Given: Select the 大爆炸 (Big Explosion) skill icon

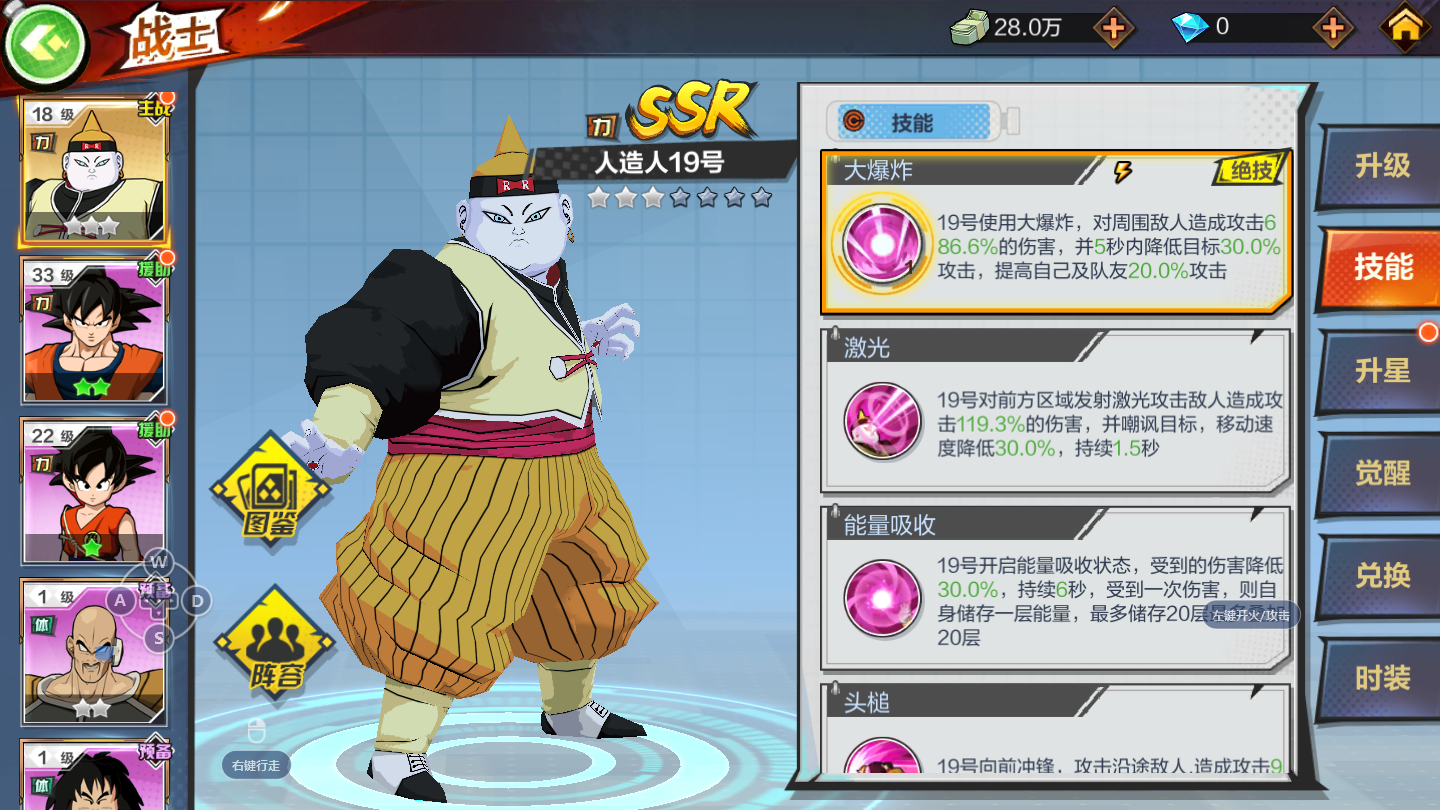Looking at the screenshot, I should tap(881, 239).
